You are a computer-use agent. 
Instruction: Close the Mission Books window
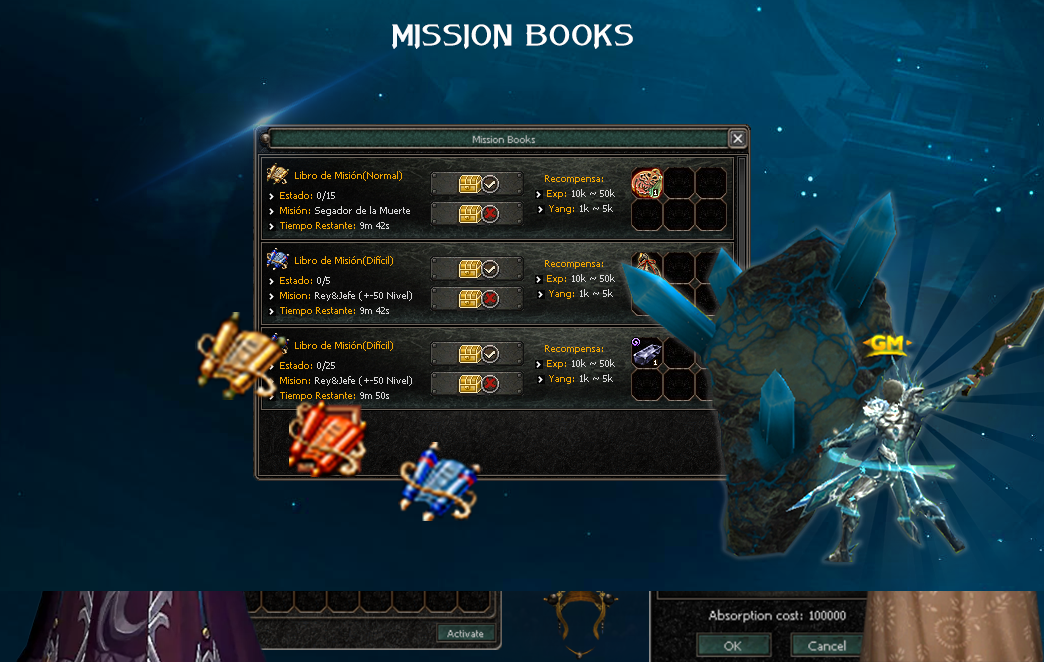tap(737, 139)
